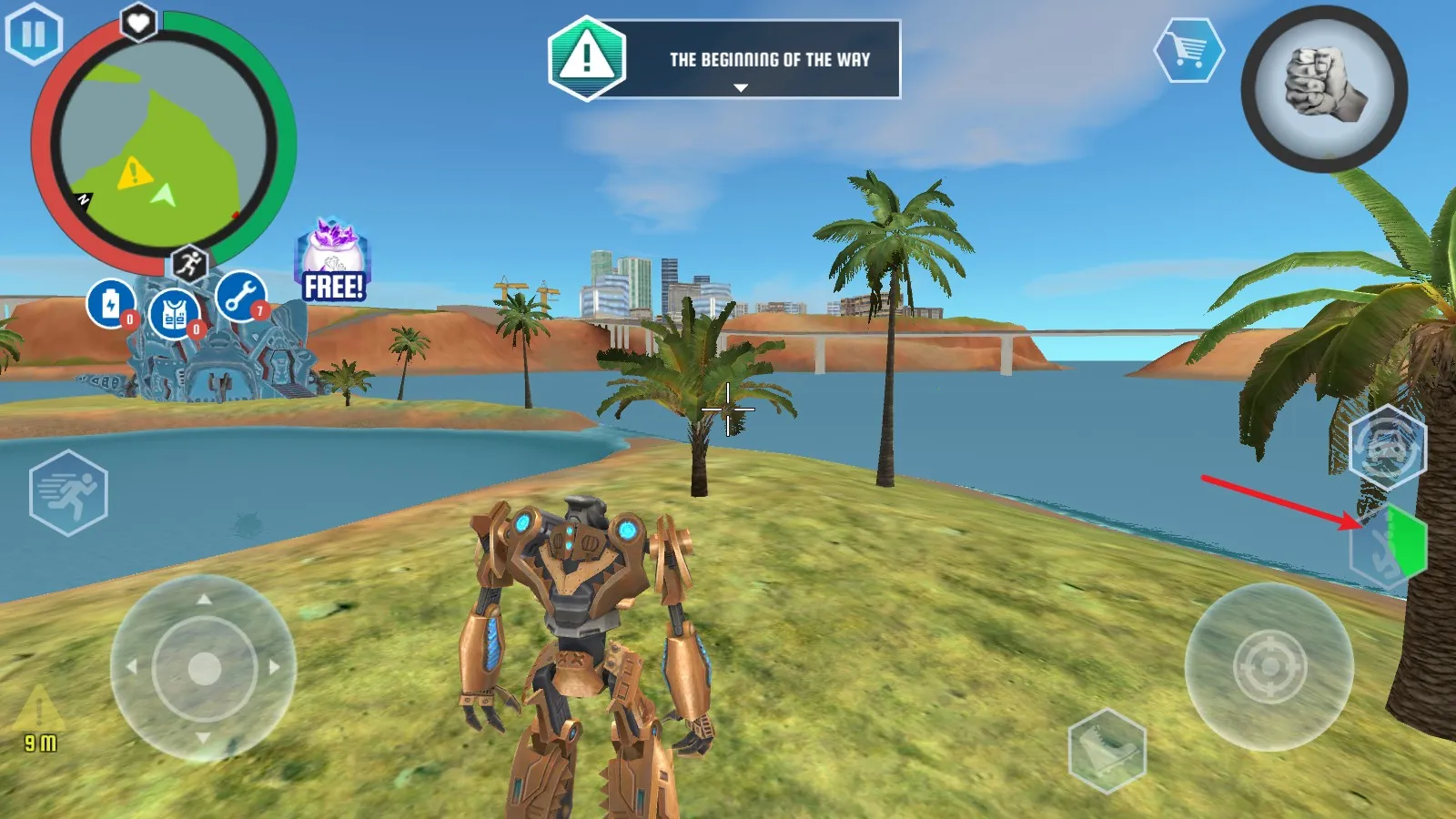Tap the fist melee attack button
Image resolution: width=1456 pixels, height=819 pixels.
[1324, 88]
